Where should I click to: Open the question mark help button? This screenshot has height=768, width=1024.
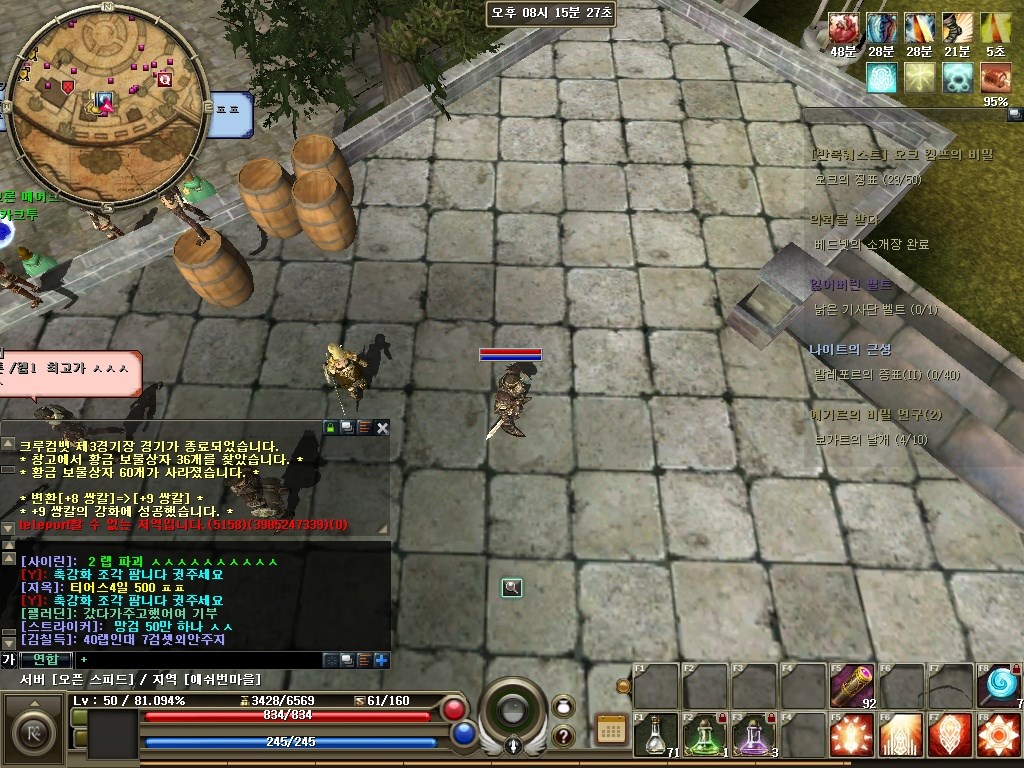pos(563,737)
